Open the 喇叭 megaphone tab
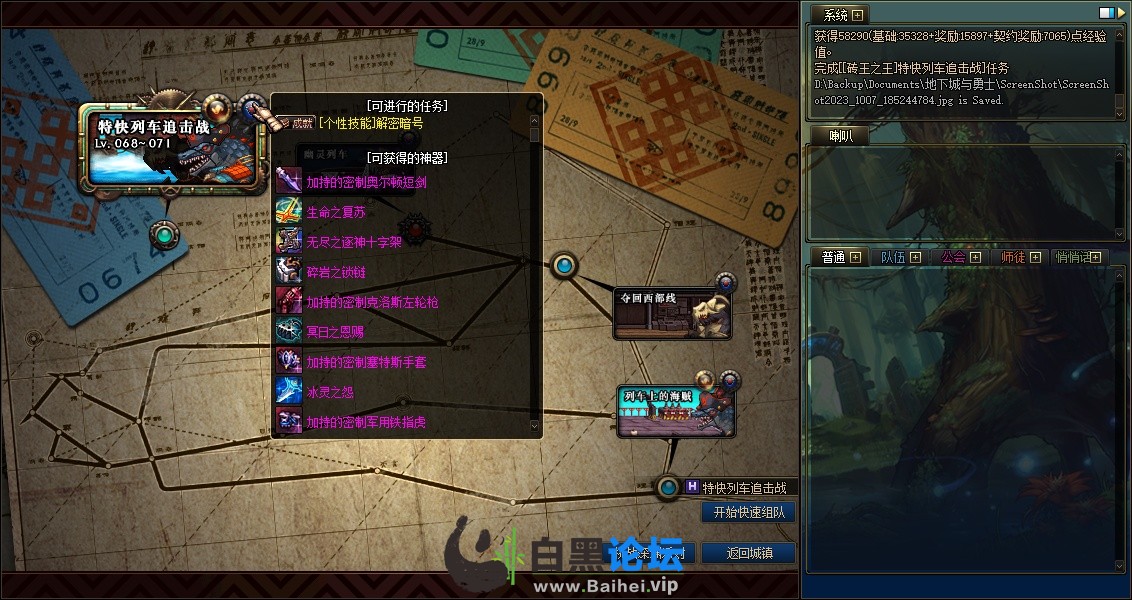The width and height of the screenshot is (1132, 600). pos(839,136)
